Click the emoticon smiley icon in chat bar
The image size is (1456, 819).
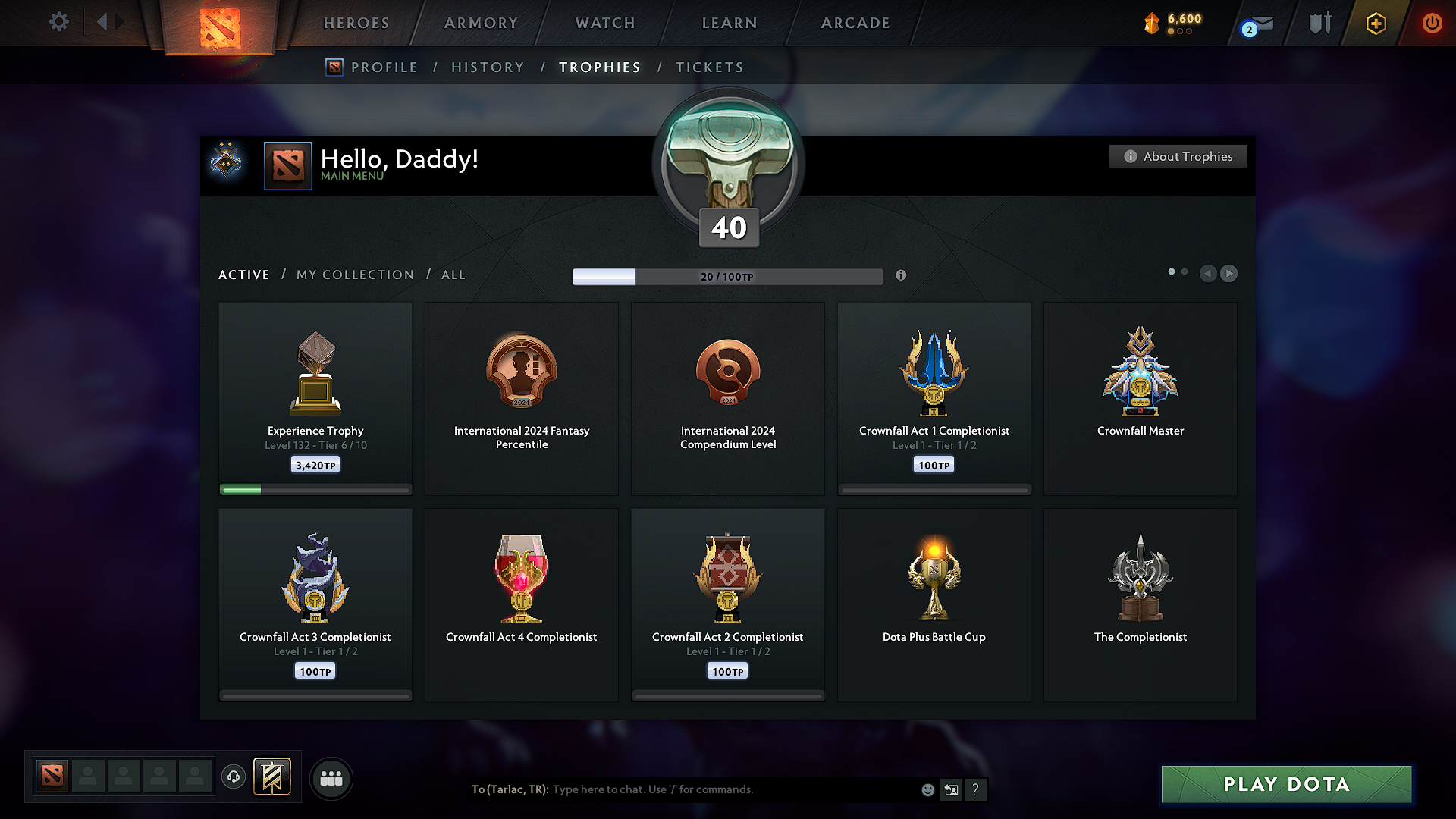[x=927, y=789]
